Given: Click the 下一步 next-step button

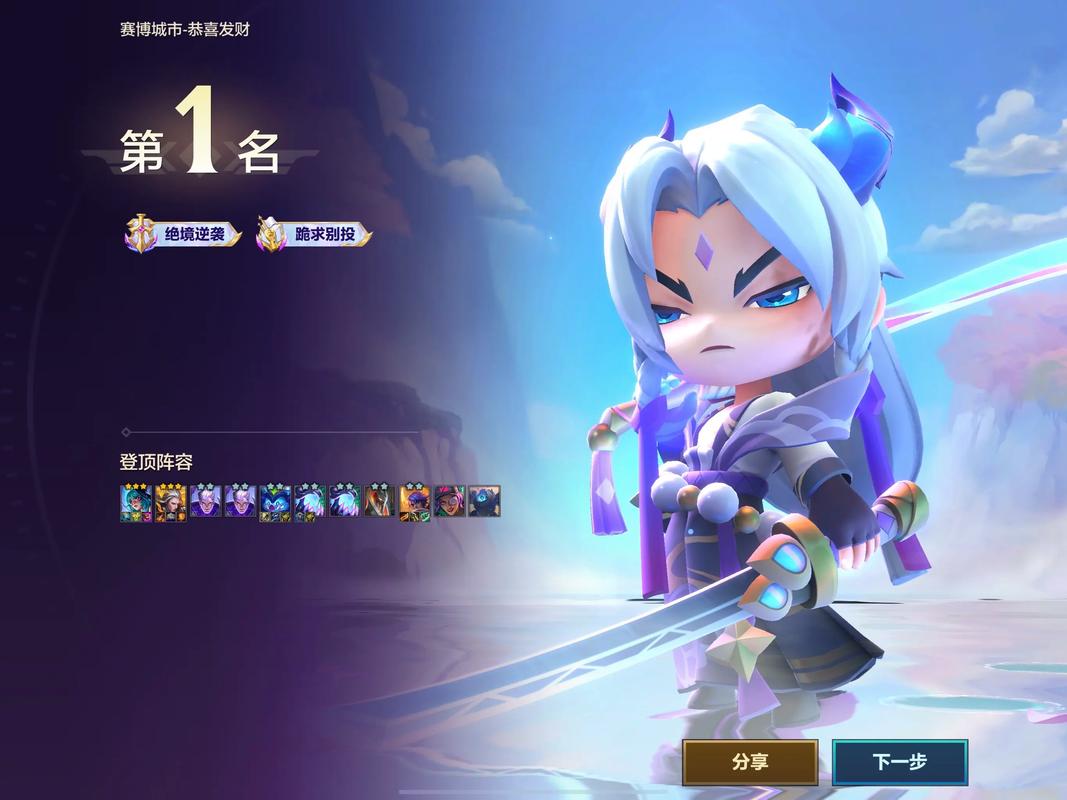Looking at the screenshot, I should click(899, 762).
